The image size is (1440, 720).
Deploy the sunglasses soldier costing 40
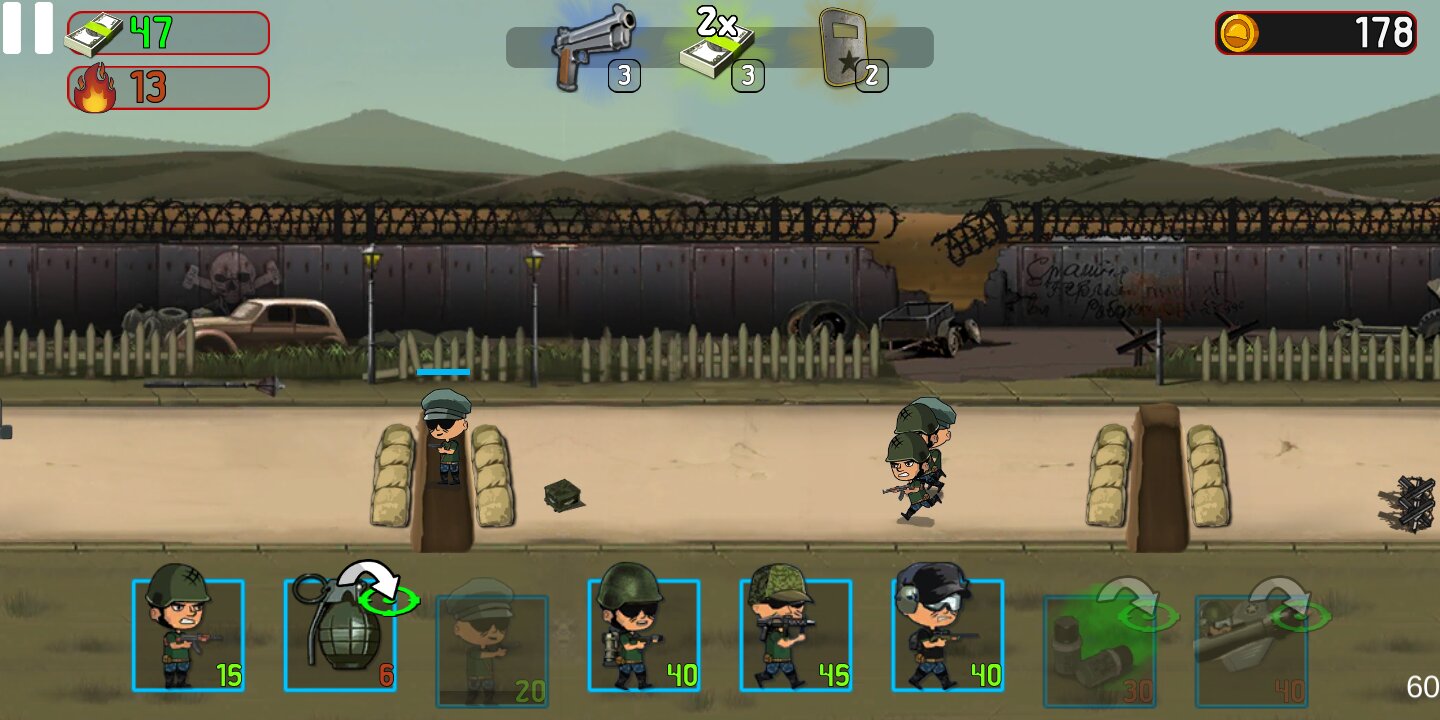pos(644,635)
